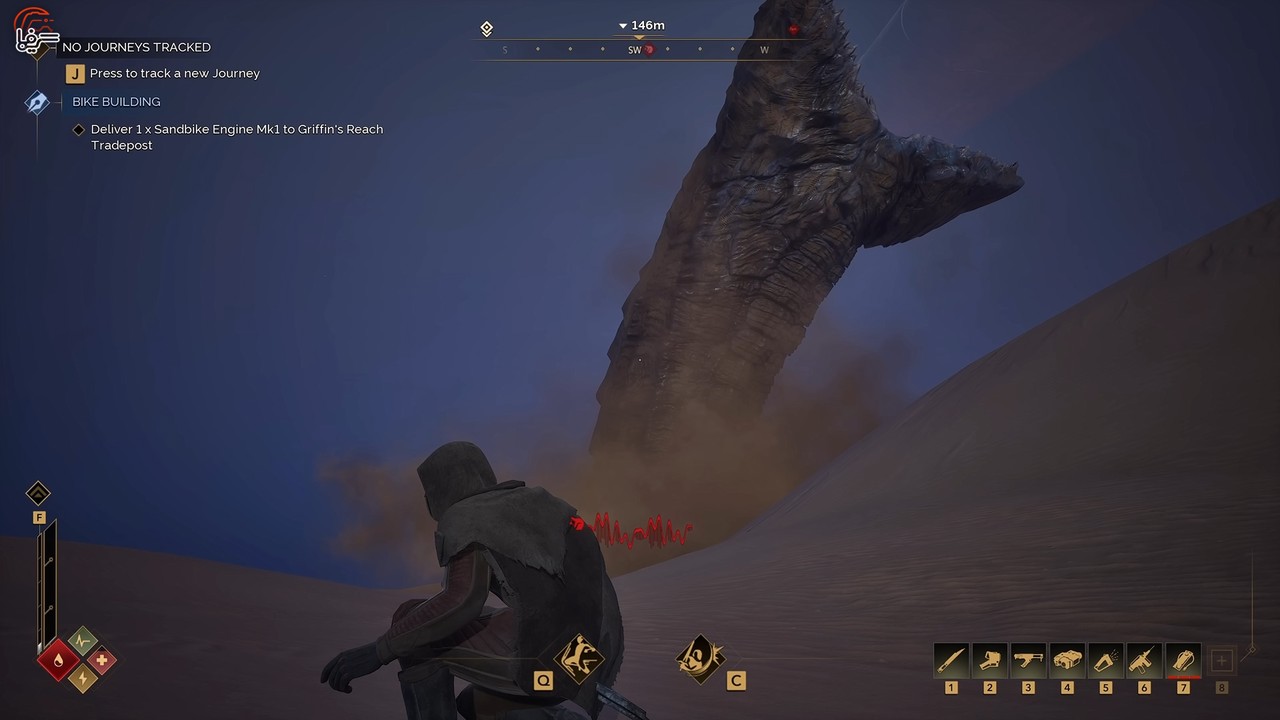1280x720 pixels.
Task: Click the No Journeys Tracked header
Action: click(x=136, y=47)
